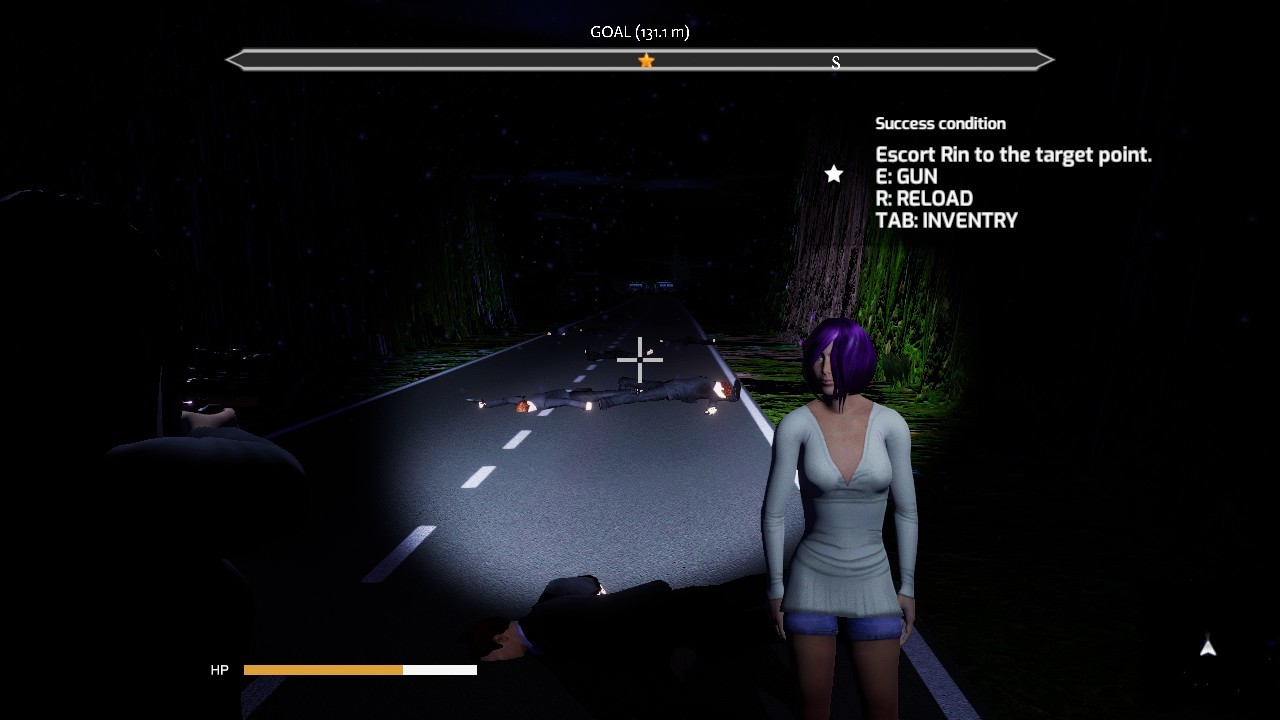1280x720 pixels.
Task: Click the E: GUN keybind line
Action: 908,176
